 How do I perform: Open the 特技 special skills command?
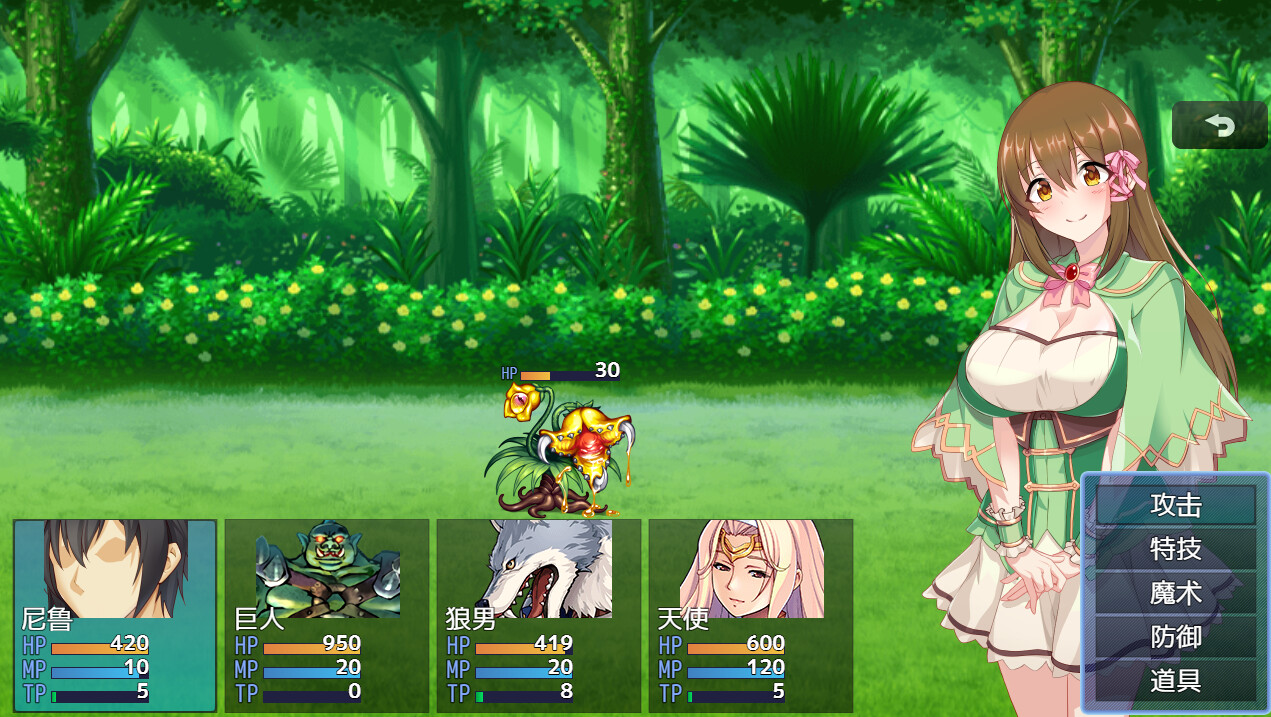[1175, 549]
